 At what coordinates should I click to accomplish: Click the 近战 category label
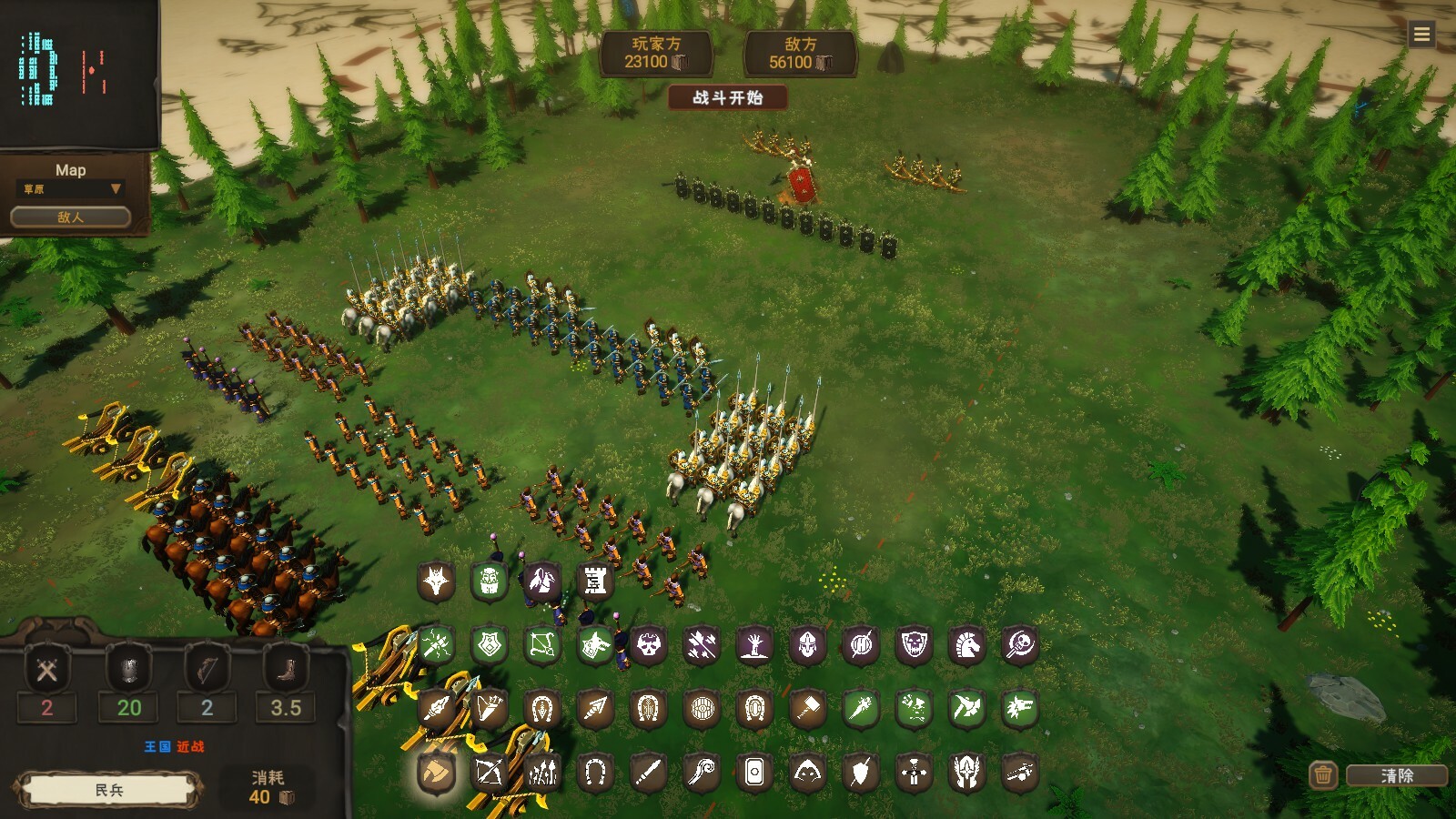pos(190,746)
